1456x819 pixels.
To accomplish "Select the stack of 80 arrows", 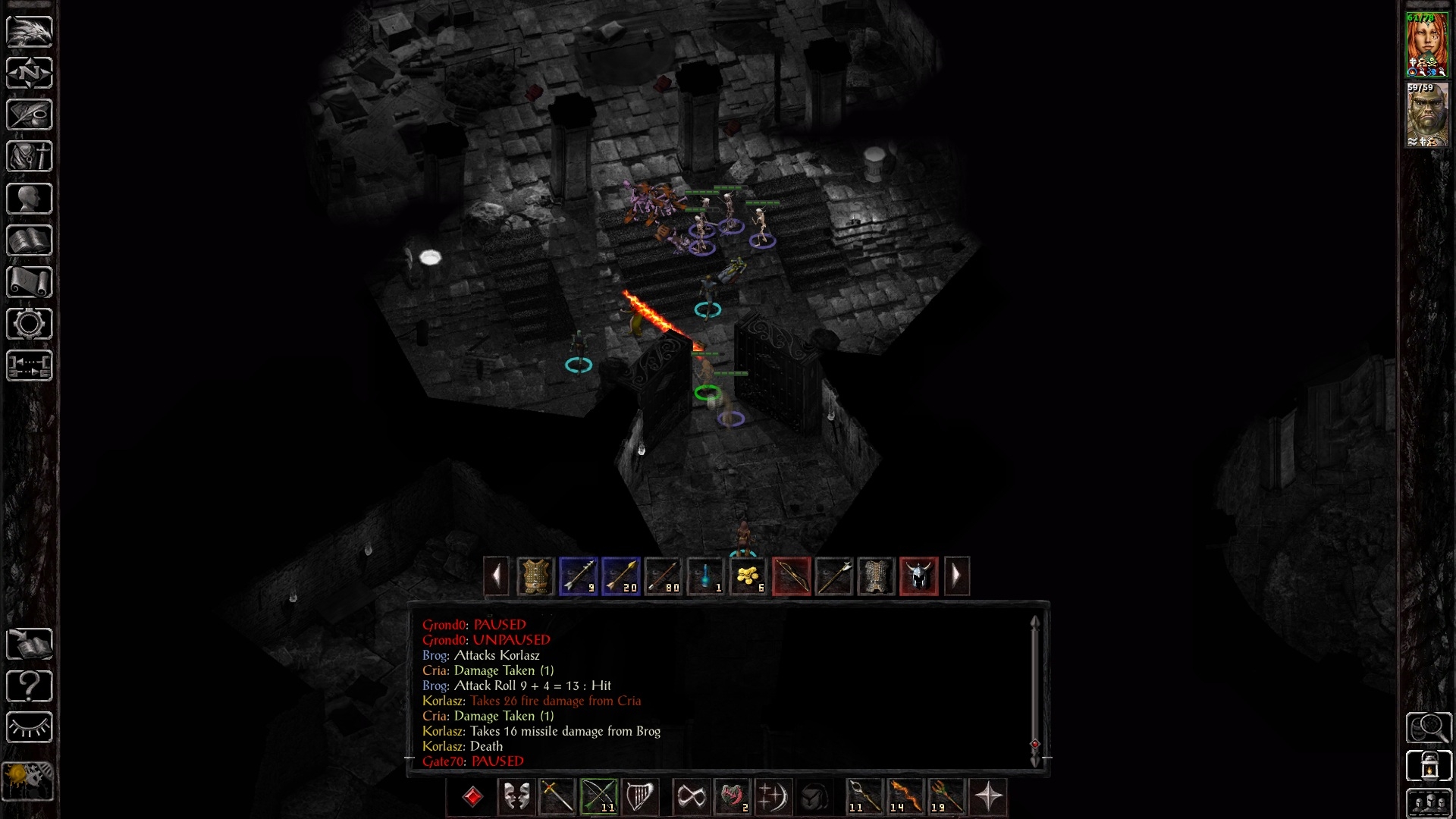I will click(x=663, y=576).
